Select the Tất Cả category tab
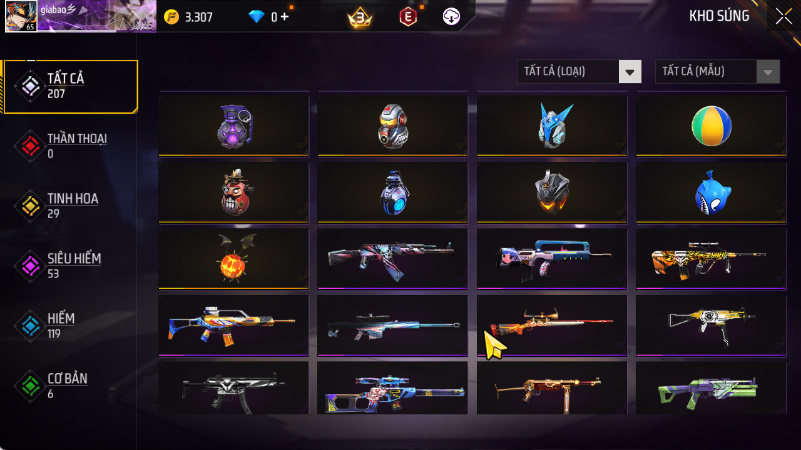Viewport: 801px width, 450px height. (x=70, y=85)
